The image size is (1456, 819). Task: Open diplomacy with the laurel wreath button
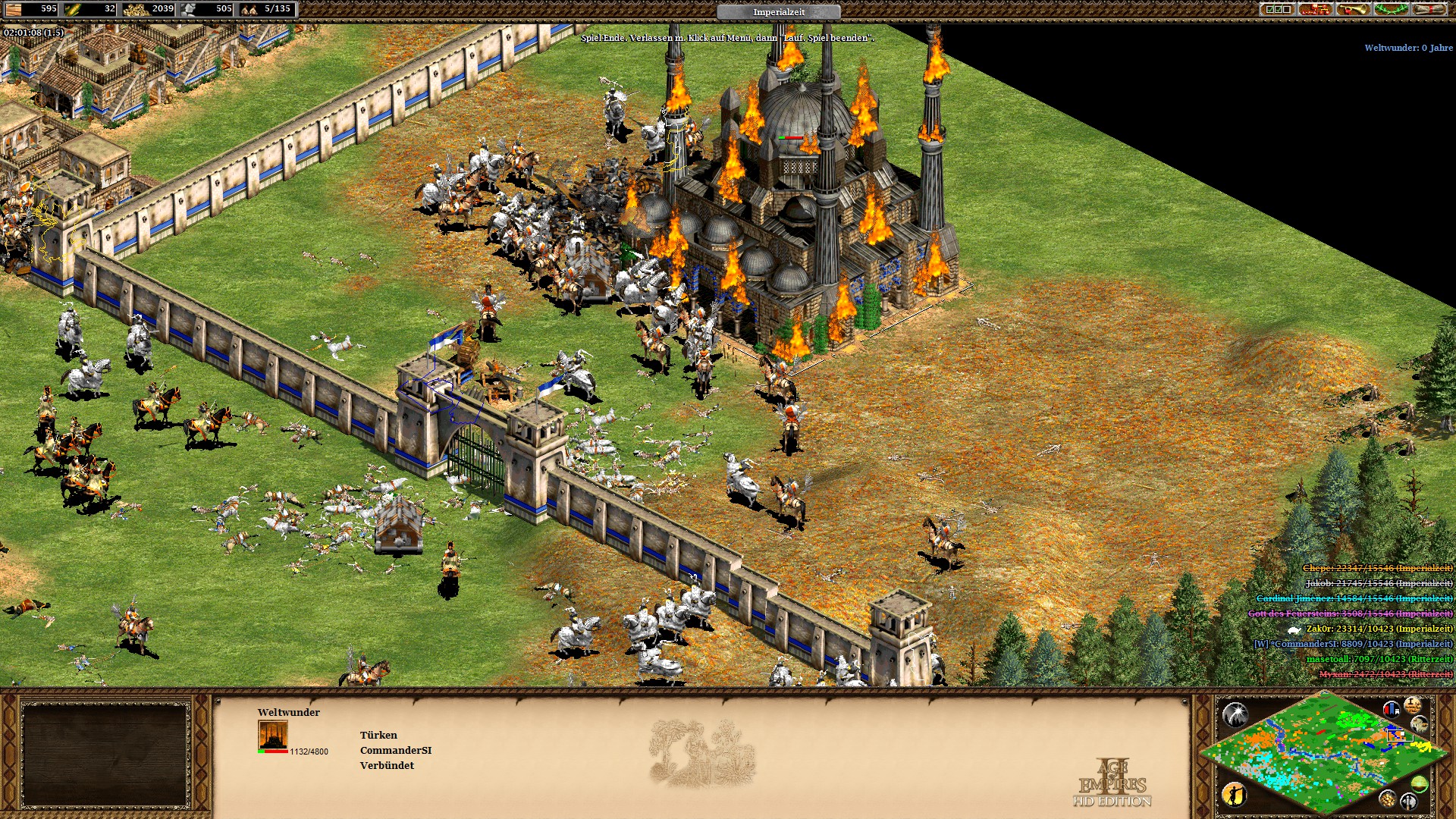click(1391, 9)
